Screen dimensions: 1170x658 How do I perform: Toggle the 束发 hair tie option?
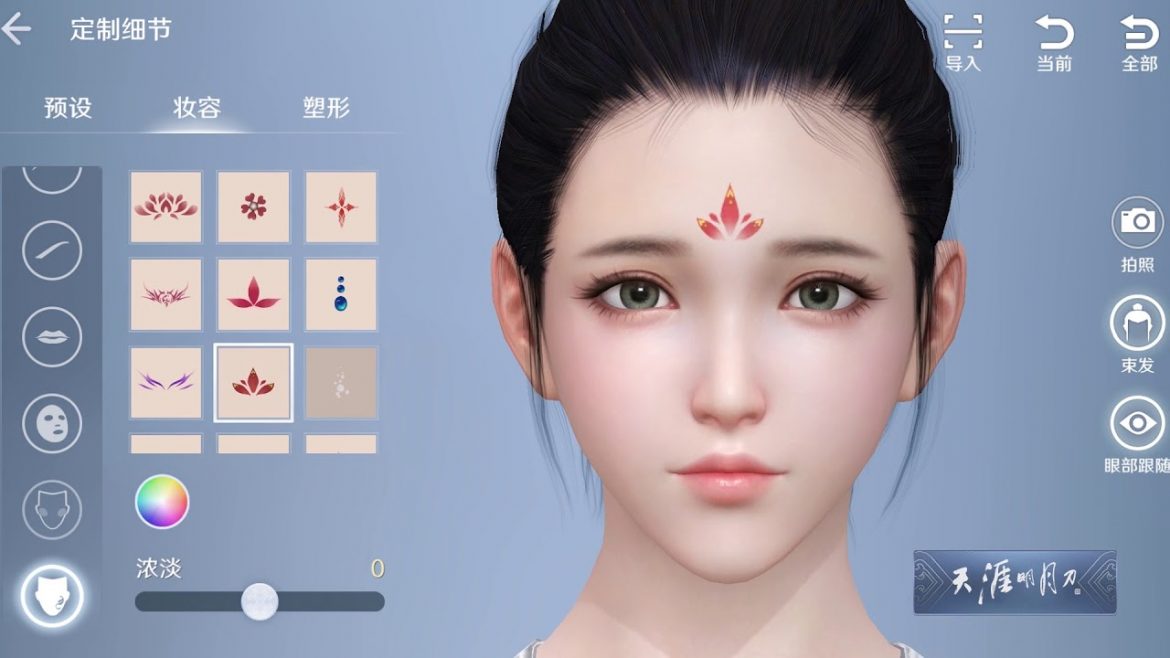(x=1138, y=333)
